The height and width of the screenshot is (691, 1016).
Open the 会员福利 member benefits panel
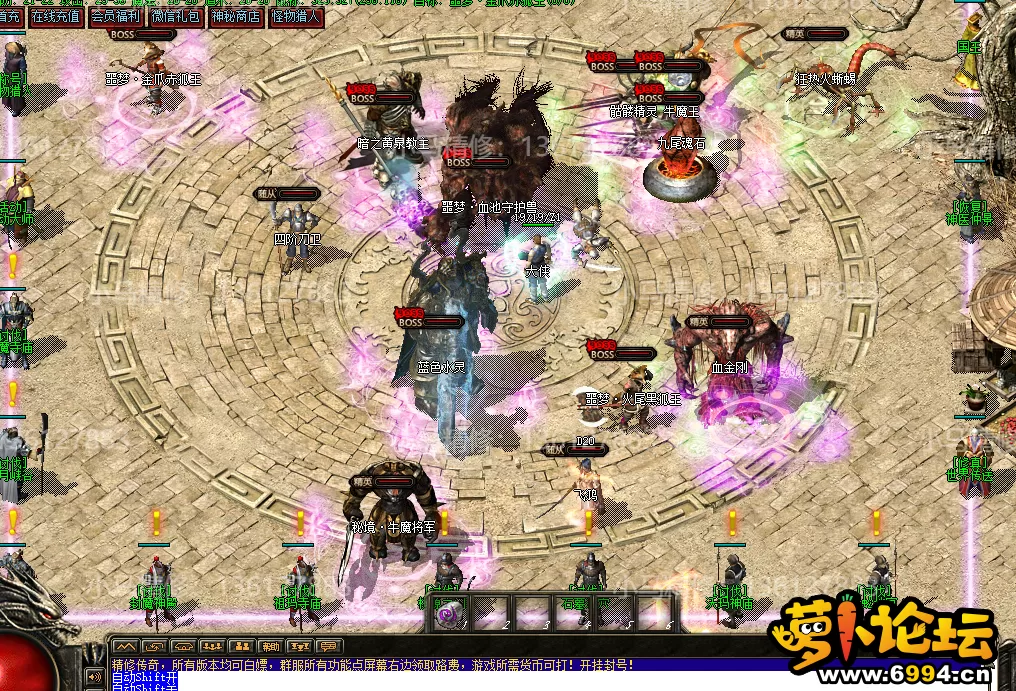point(116,16)
